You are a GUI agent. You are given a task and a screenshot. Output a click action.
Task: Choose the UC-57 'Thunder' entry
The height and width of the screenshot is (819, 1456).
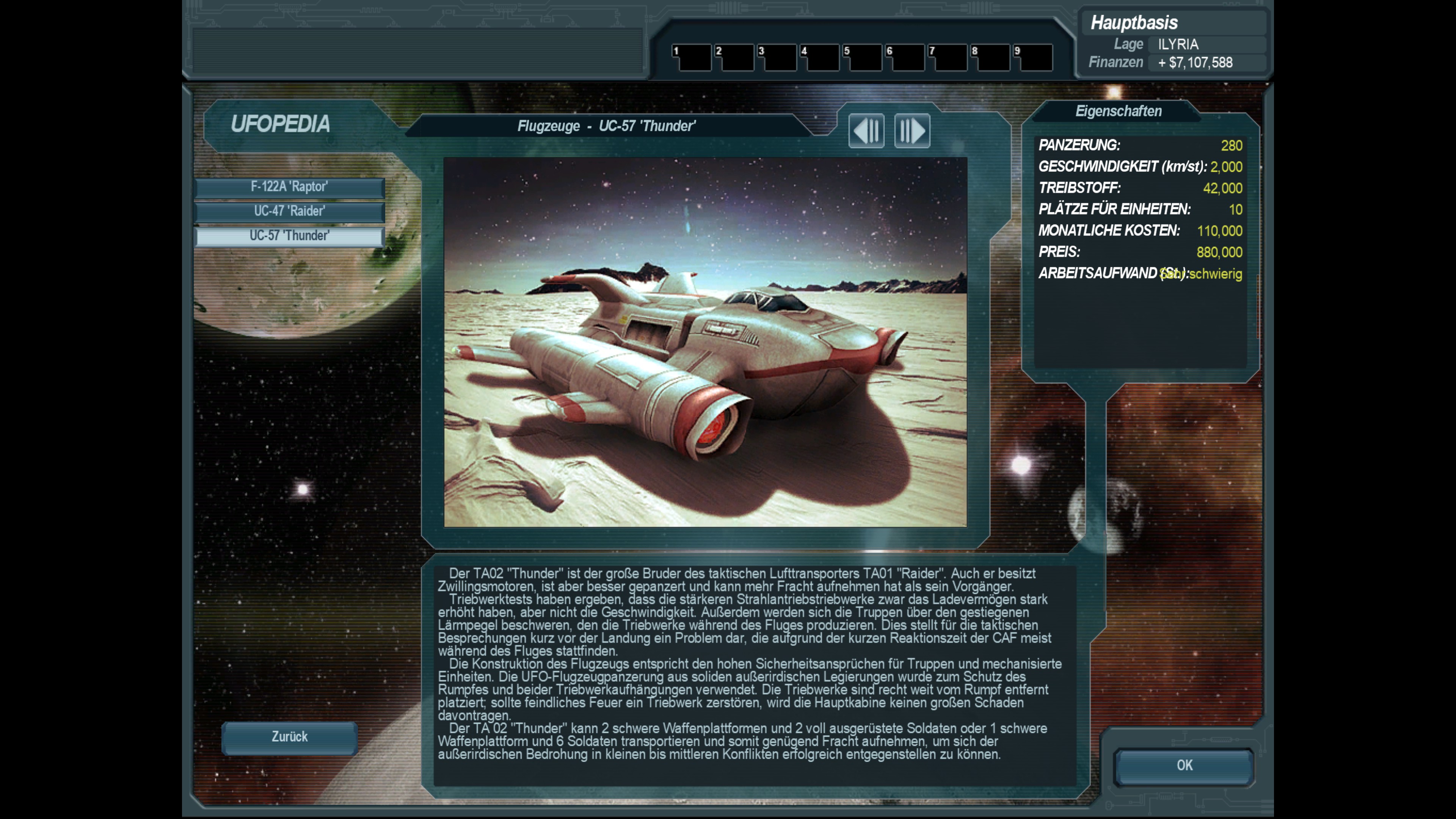coord(289,236)
